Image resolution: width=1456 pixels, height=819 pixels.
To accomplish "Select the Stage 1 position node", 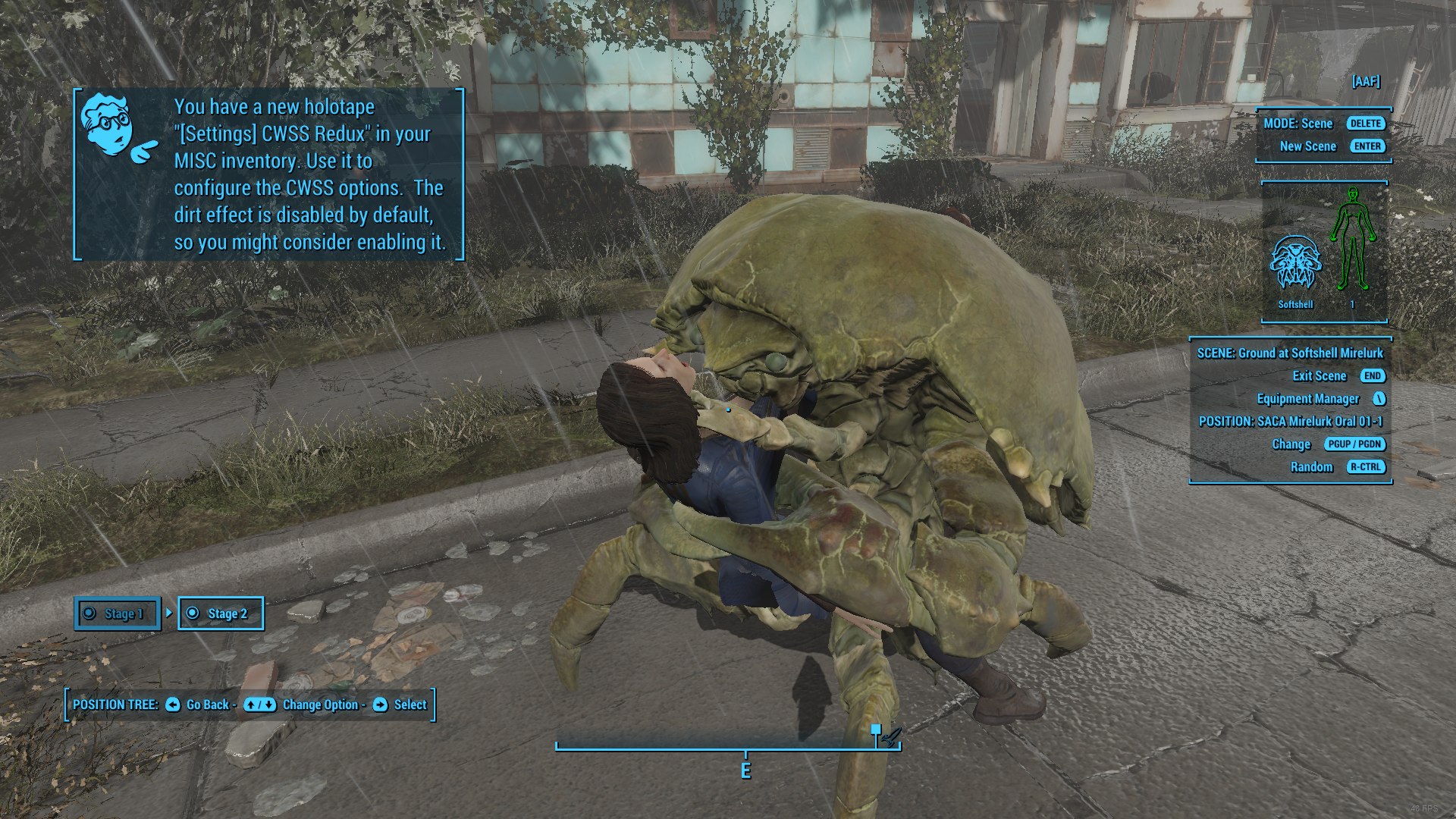I will click(x=118, y=613).
